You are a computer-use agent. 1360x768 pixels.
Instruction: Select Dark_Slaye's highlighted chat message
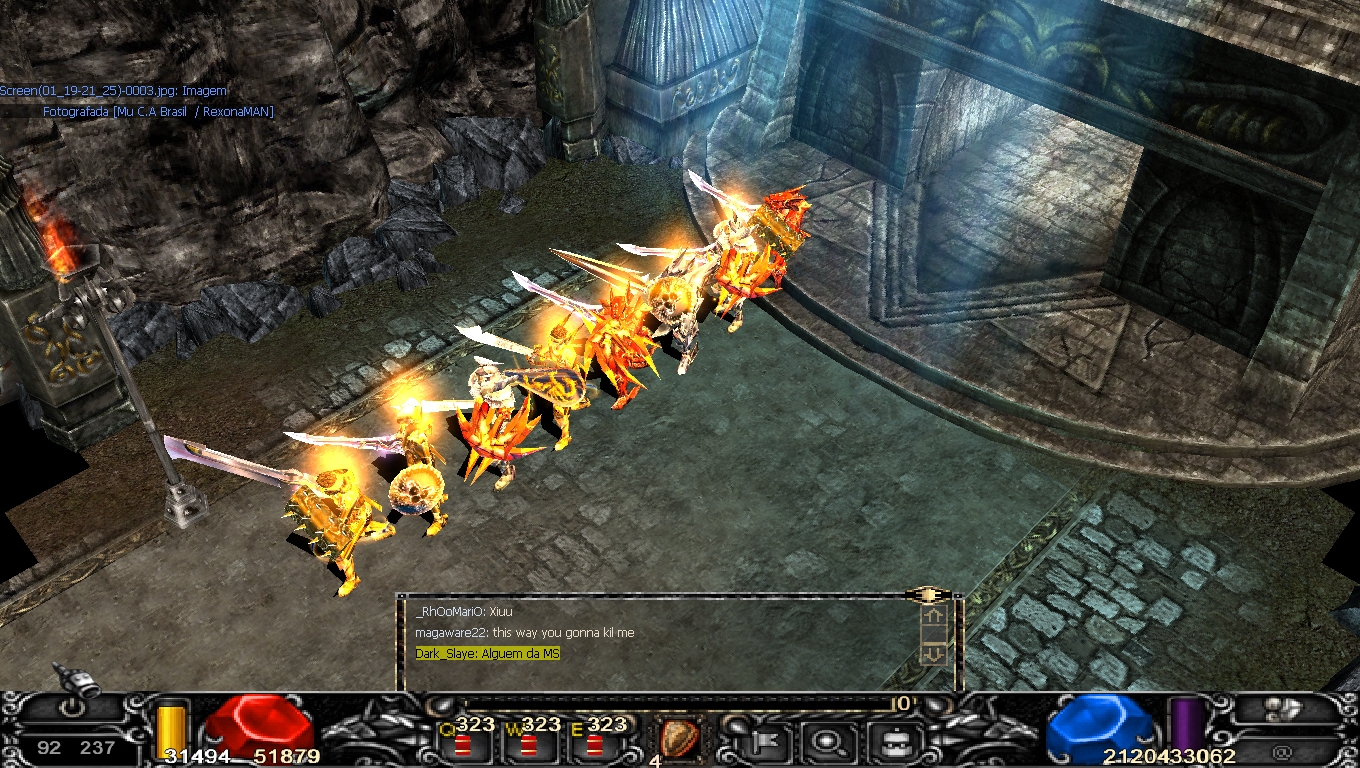(488, 654)
